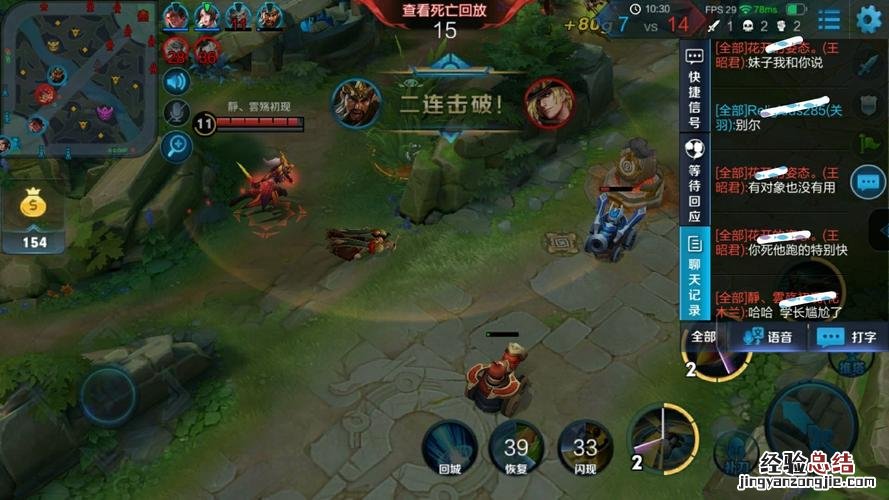Image resolution: width=889 pixels, height=500 pixels.
Task: Tap the 查看死亡回放 death replay button
Action: pos(444,10)
